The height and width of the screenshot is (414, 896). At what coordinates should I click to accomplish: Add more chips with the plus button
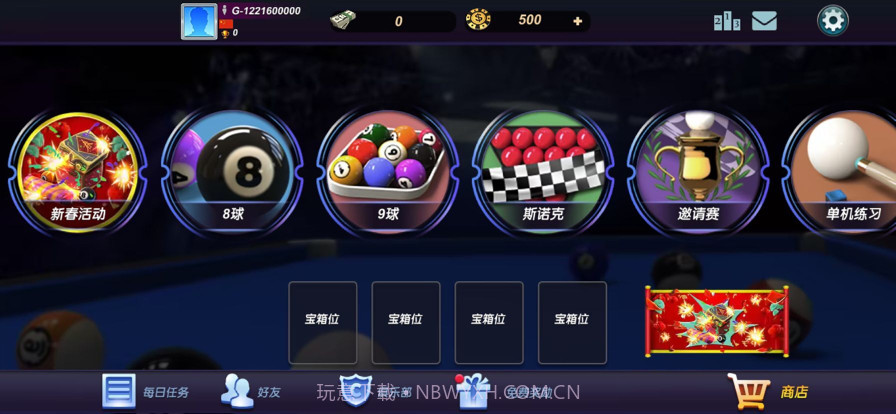tap(577, 20)
